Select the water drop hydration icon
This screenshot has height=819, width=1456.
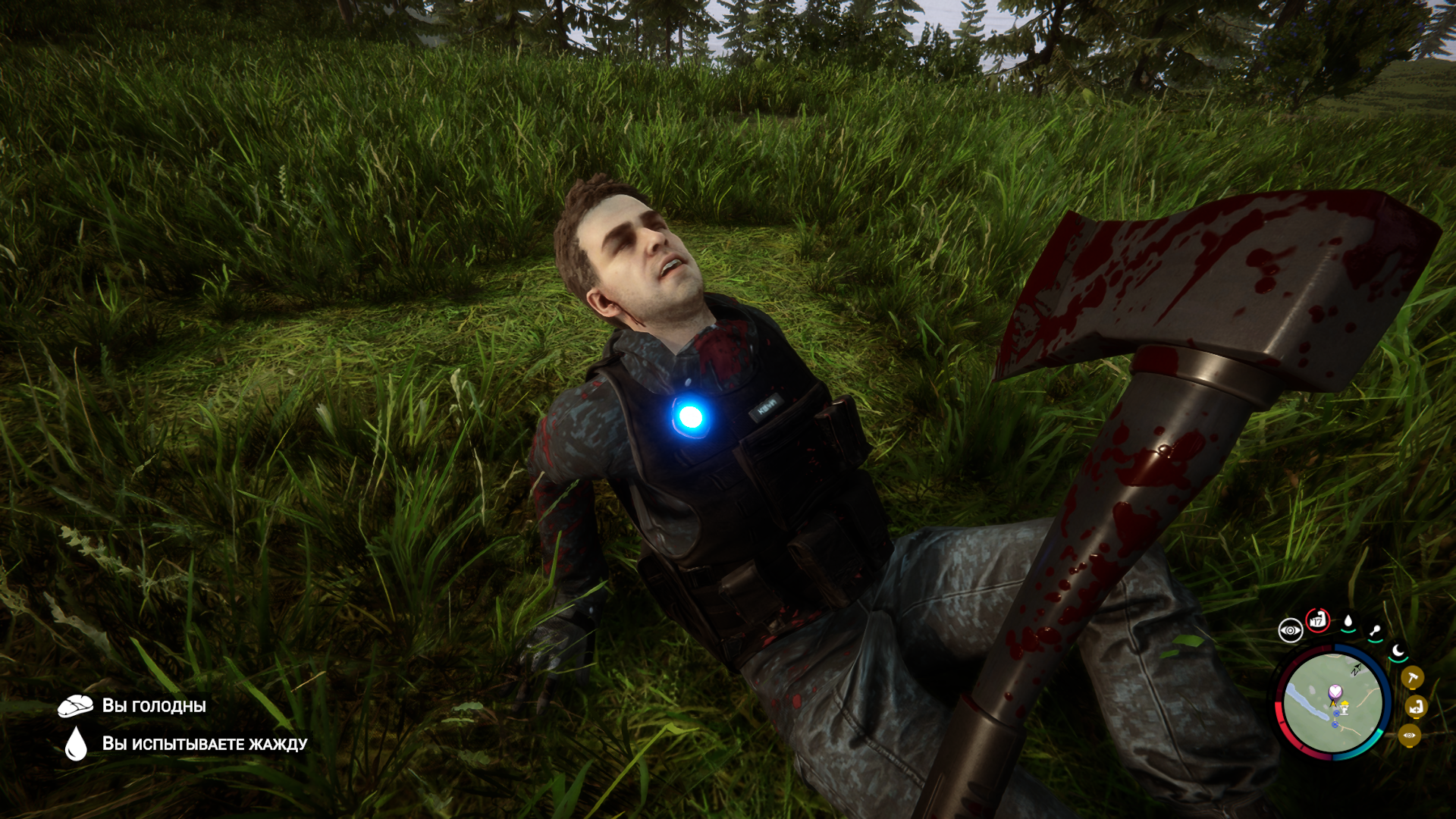click(x=1348, y=623)
